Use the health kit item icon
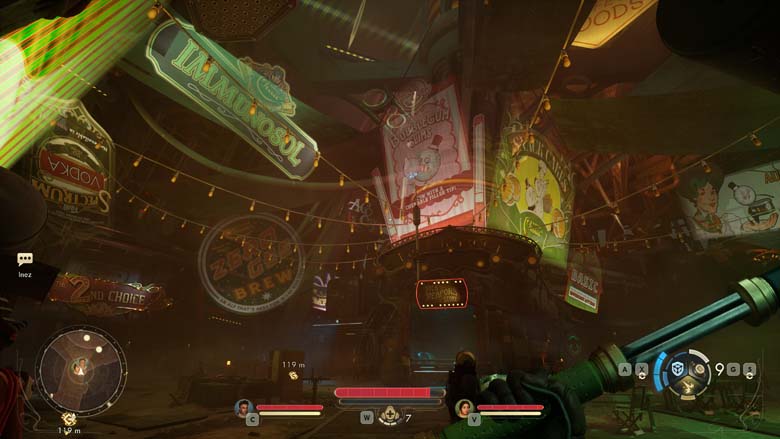This screenshot has height=439, width=780. click(x=388, y=417)
